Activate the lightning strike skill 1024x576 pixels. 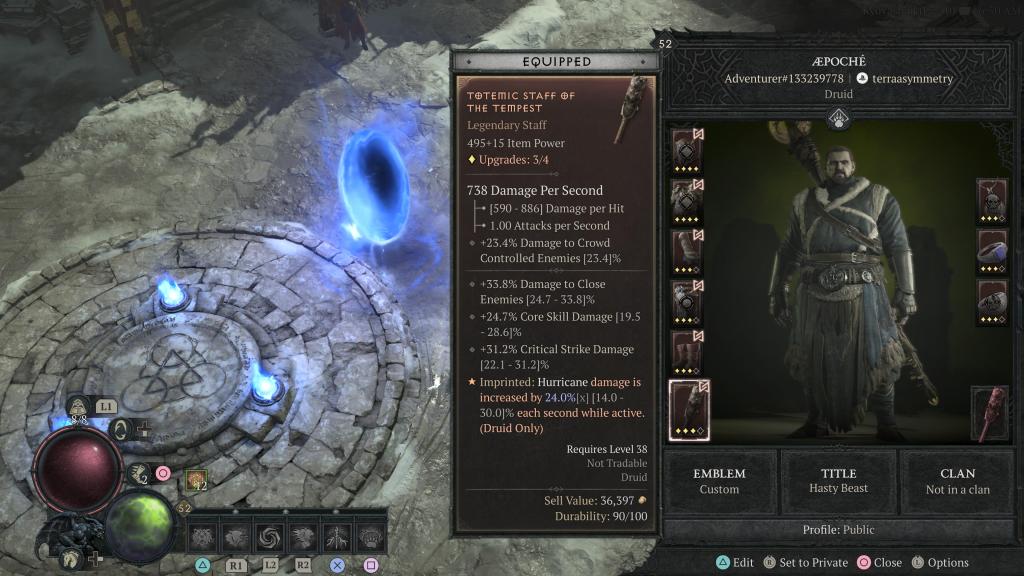tap(337, 539)
